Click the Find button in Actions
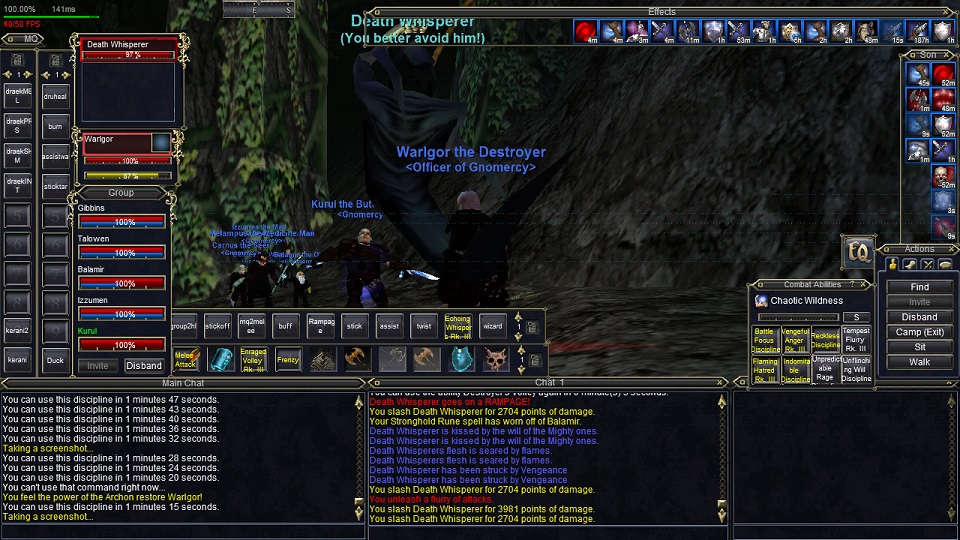This screenshot has height=540, width=960. tap(919, 287)
